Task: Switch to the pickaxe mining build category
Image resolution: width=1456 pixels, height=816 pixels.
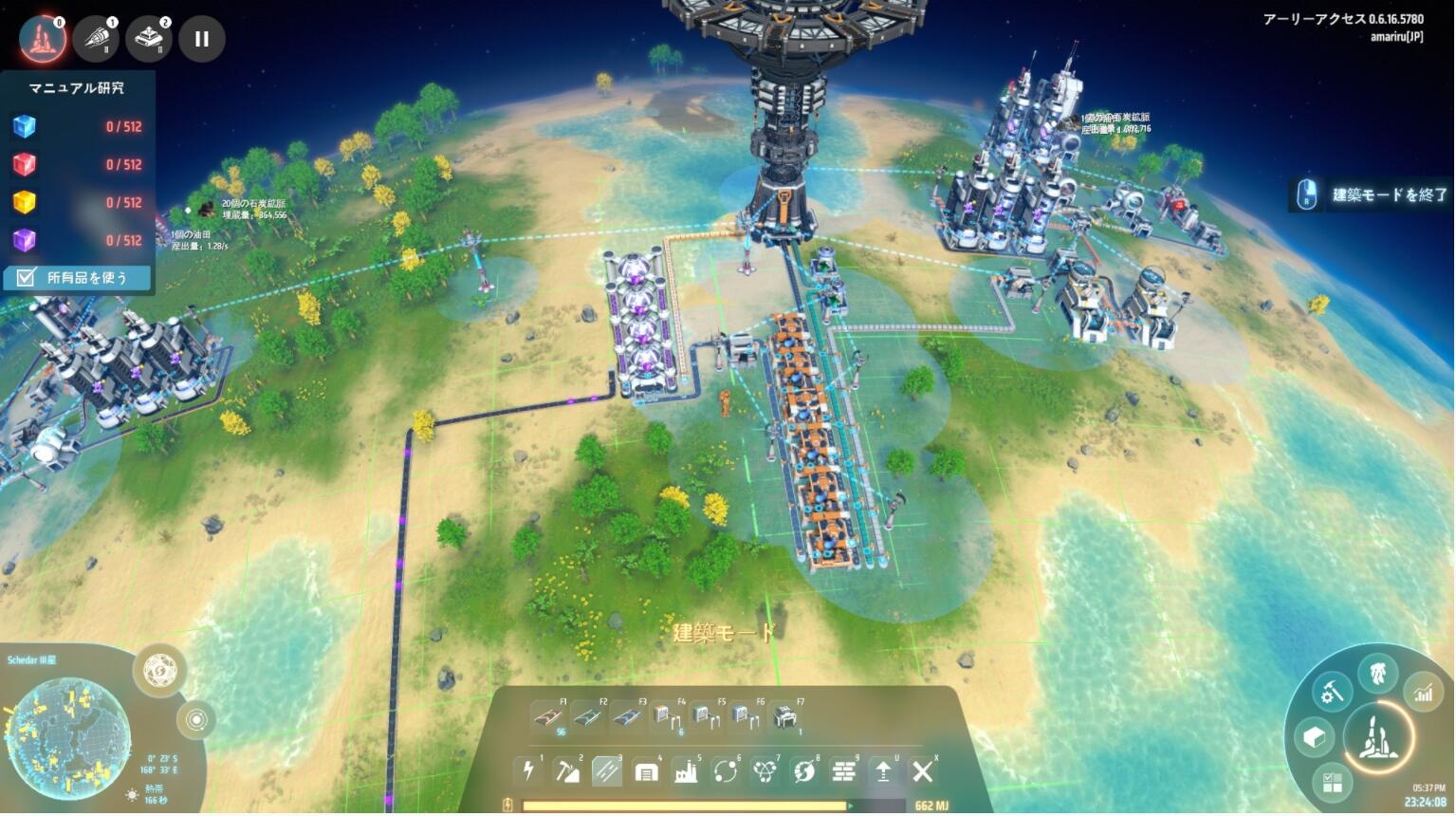Action: pos(567,771)
